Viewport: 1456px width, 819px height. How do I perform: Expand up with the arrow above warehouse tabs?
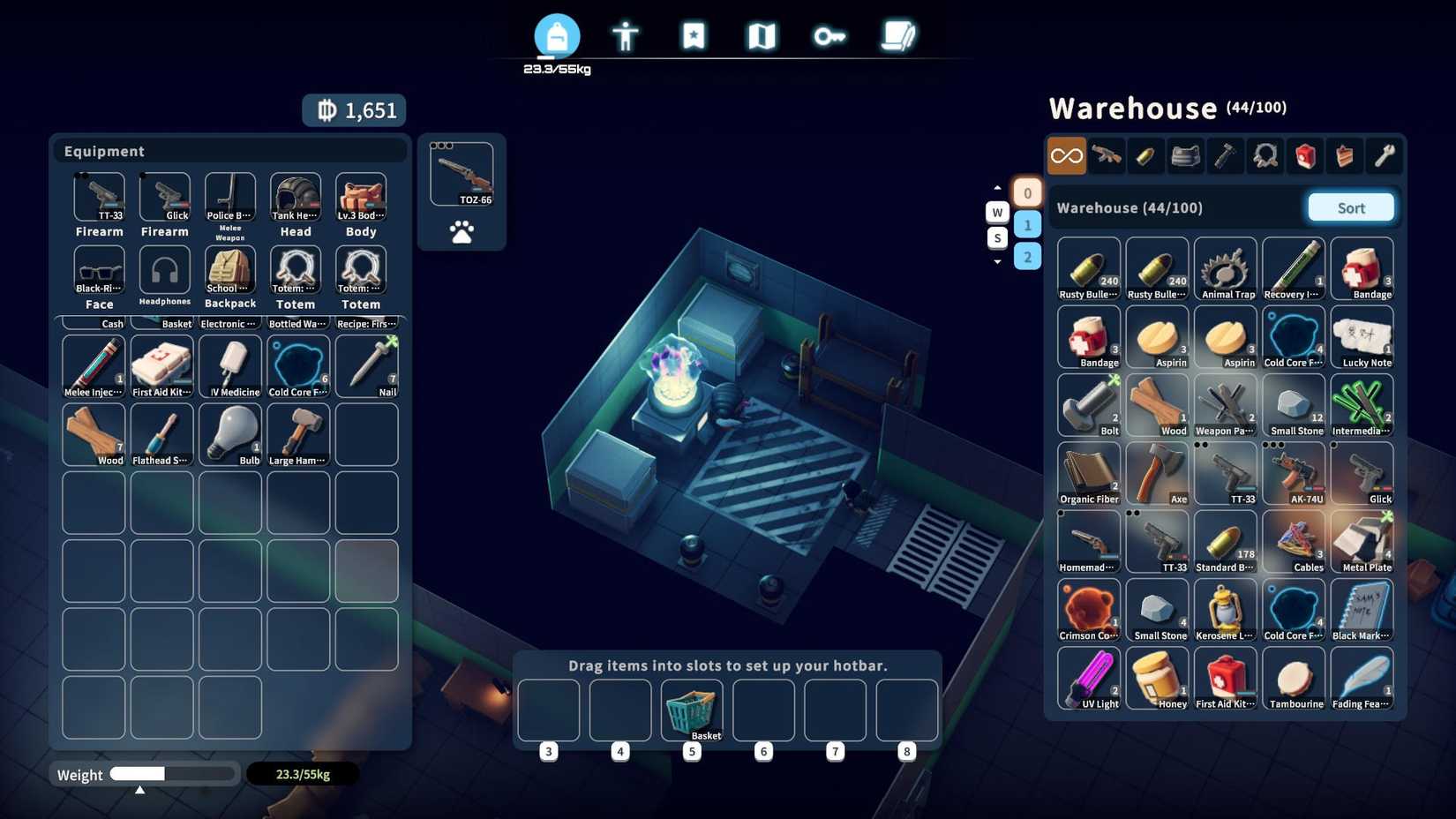pos(997,186)
